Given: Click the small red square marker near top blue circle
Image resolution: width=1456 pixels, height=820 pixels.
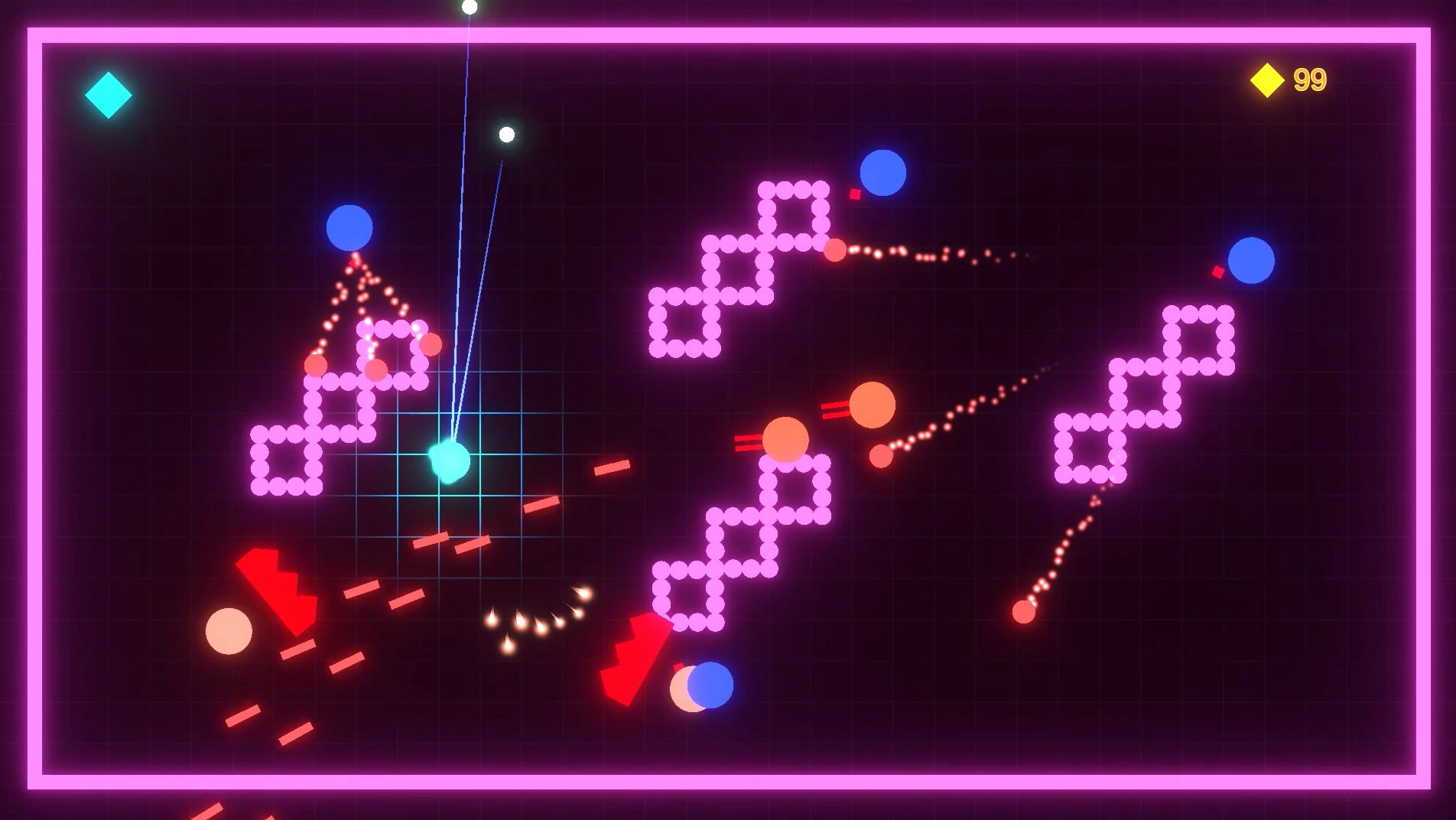Looking at the screenshot, I should point(854,195).
